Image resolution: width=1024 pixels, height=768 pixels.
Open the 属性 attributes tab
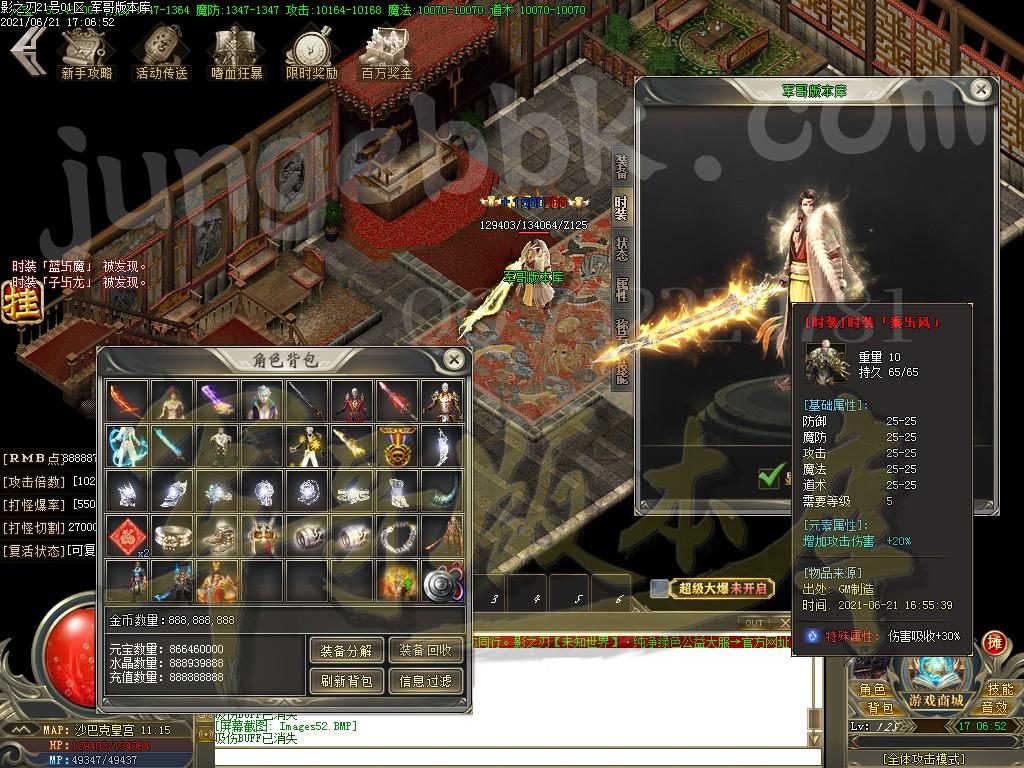[622, 290]
